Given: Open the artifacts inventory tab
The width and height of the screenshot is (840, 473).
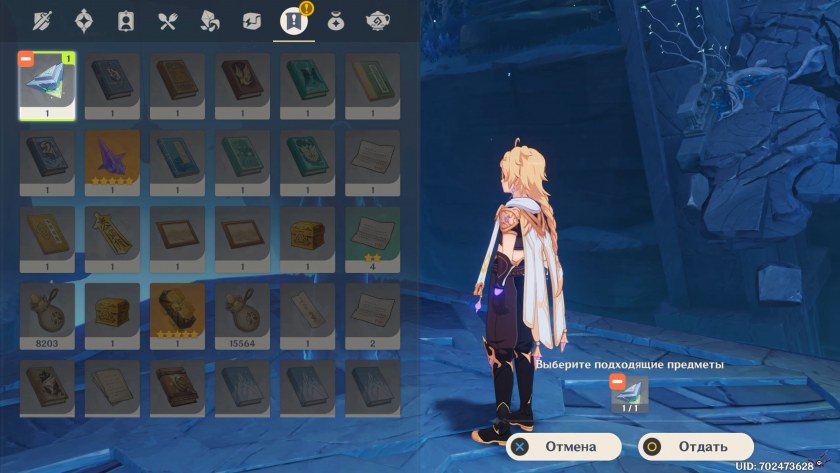Looking at the screenshot, I should tap(84, 20).
